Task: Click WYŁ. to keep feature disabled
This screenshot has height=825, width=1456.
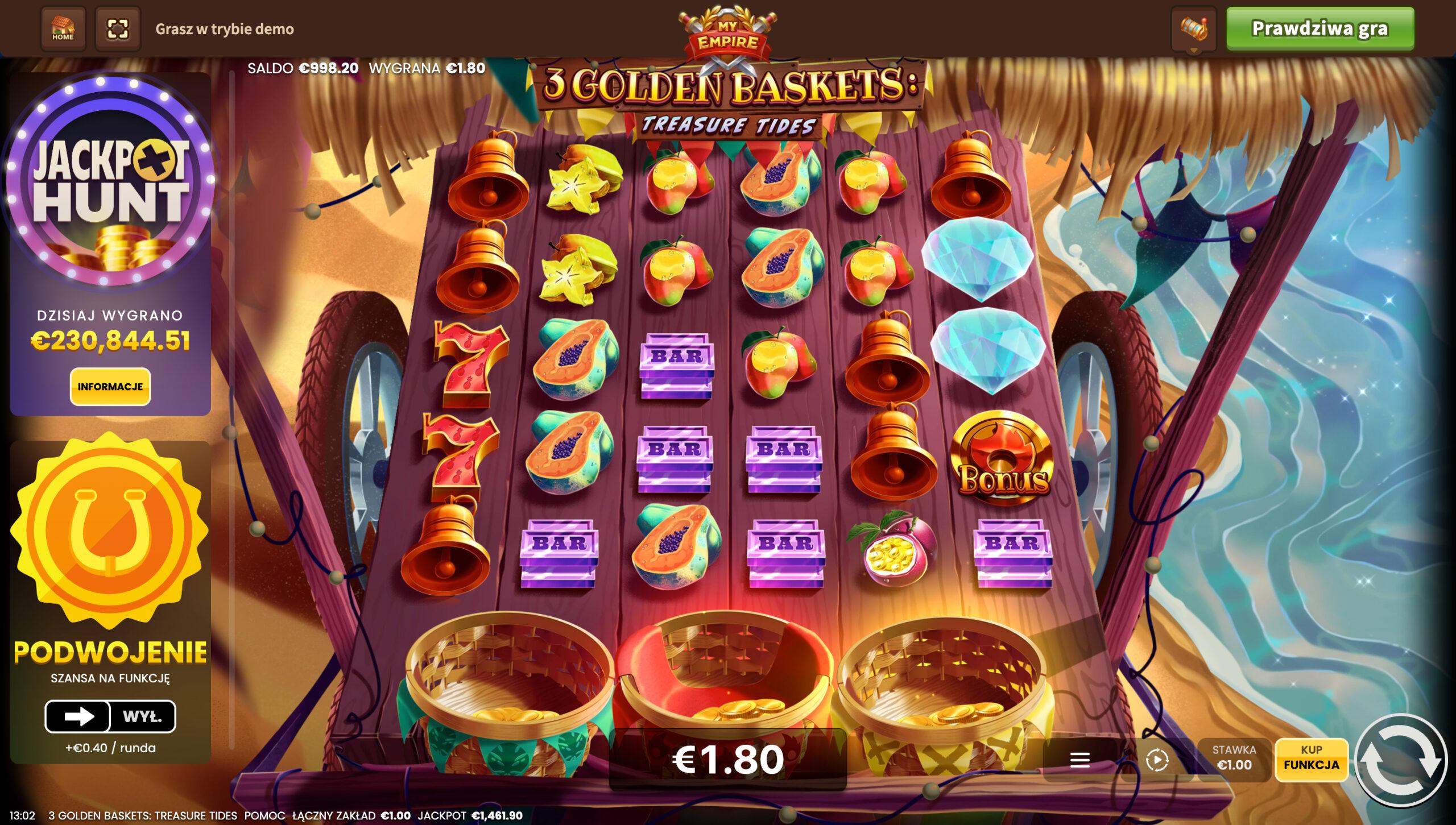Action: pyautogui.click(x=144, y=716)
